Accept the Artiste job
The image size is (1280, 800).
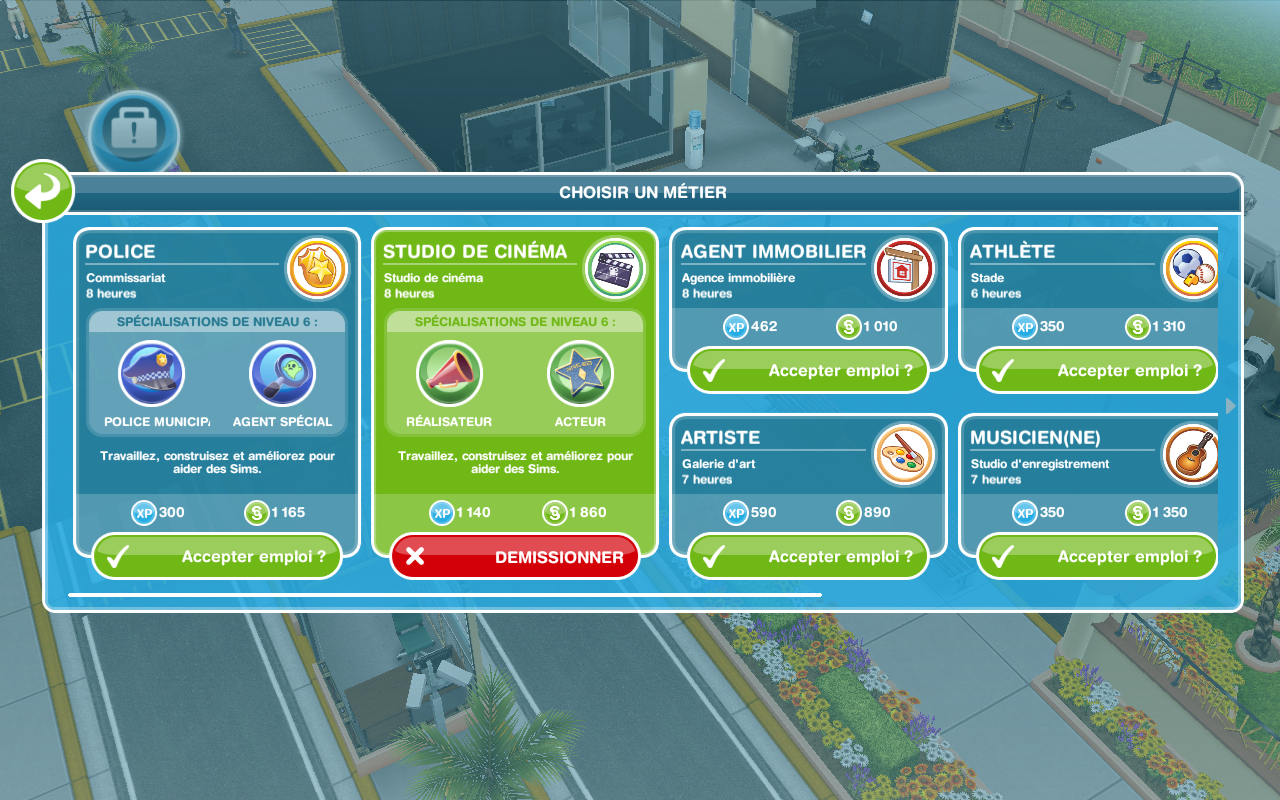808,557
